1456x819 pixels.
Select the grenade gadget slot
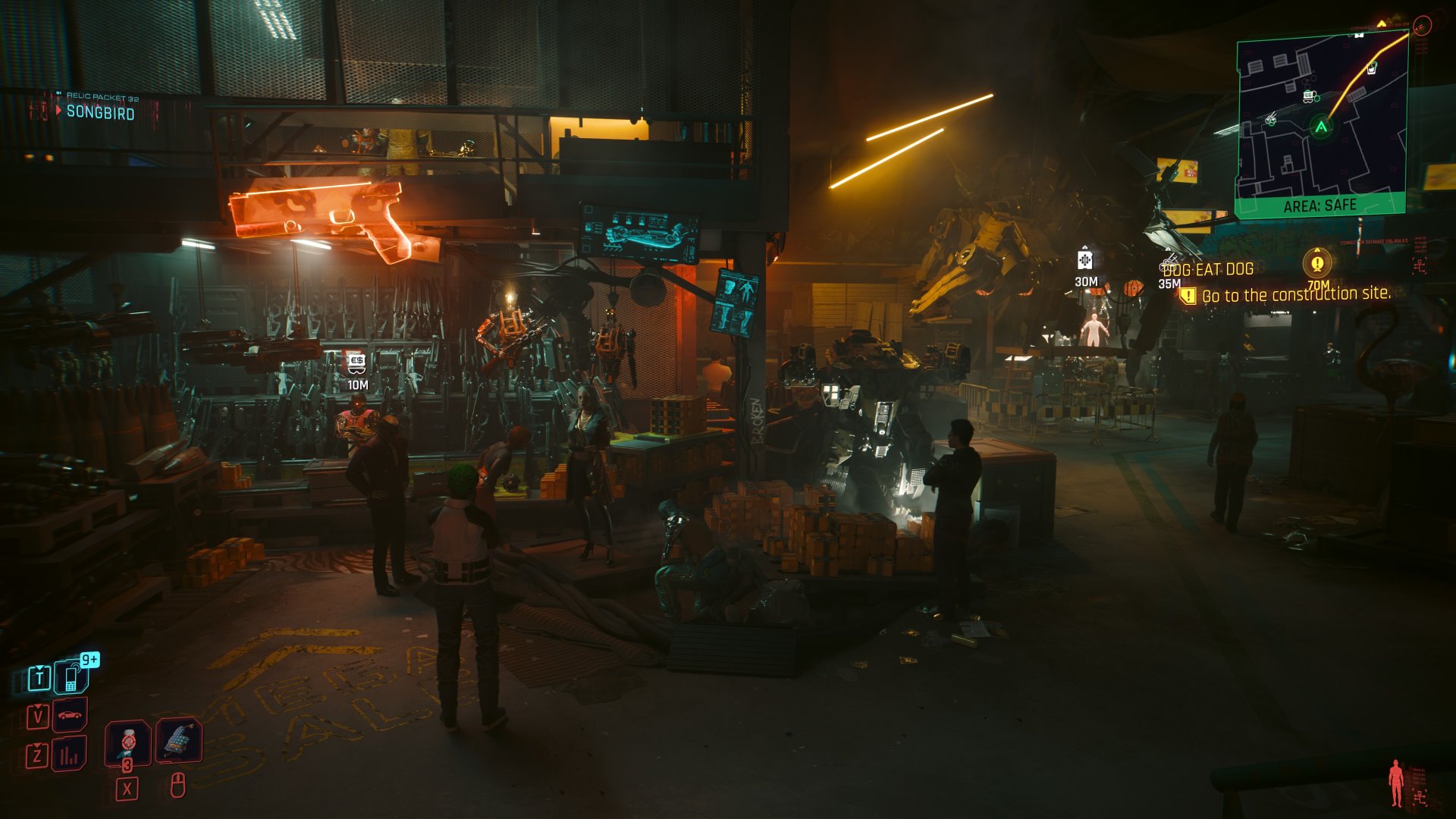point(179,740)
